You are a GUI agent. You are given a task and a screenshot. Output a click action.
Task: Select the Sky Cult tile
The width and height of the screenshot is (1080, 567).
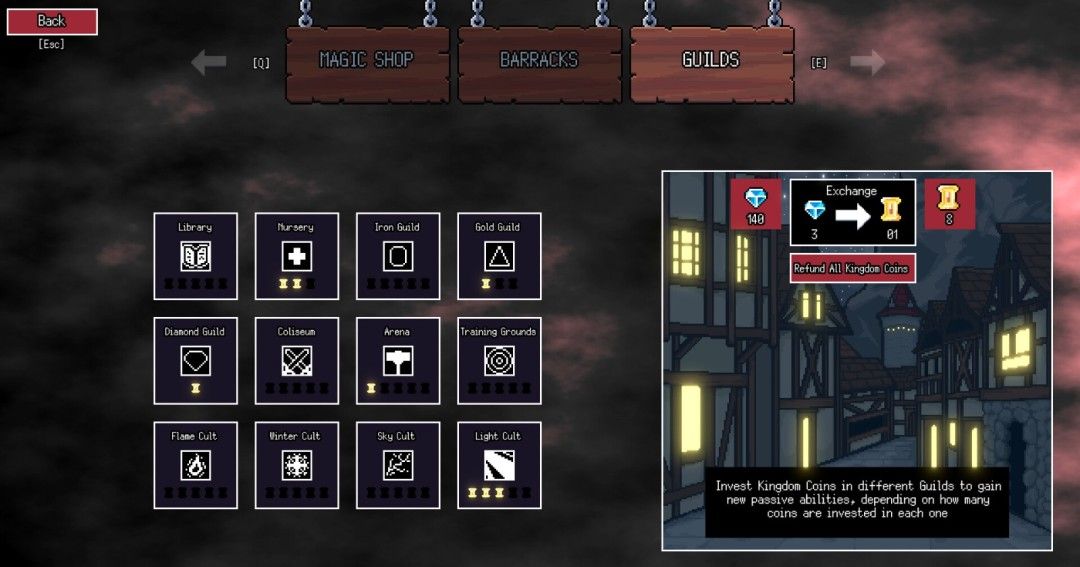pos(399,465)
